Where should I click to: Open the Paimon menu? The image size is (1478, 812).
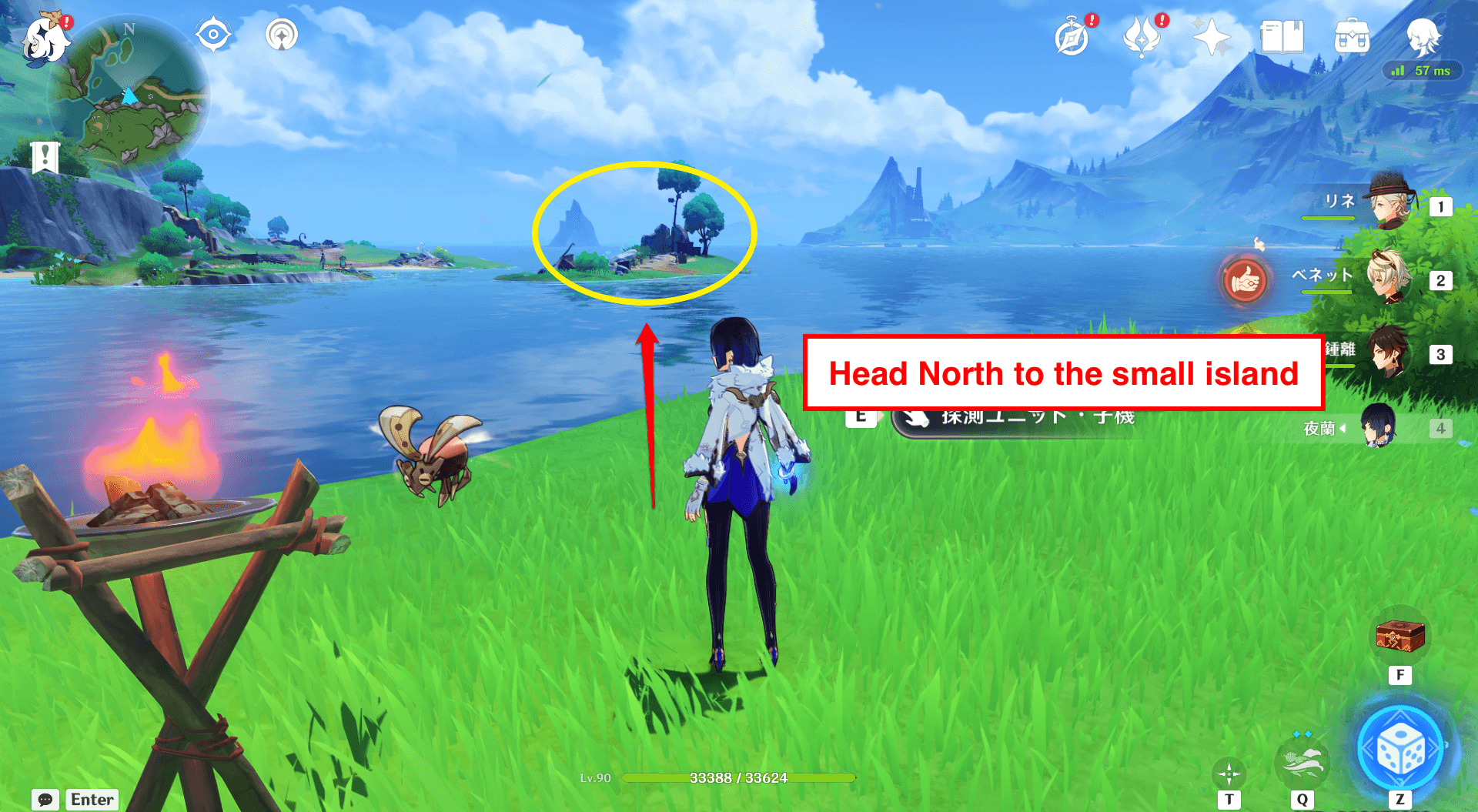46,40
